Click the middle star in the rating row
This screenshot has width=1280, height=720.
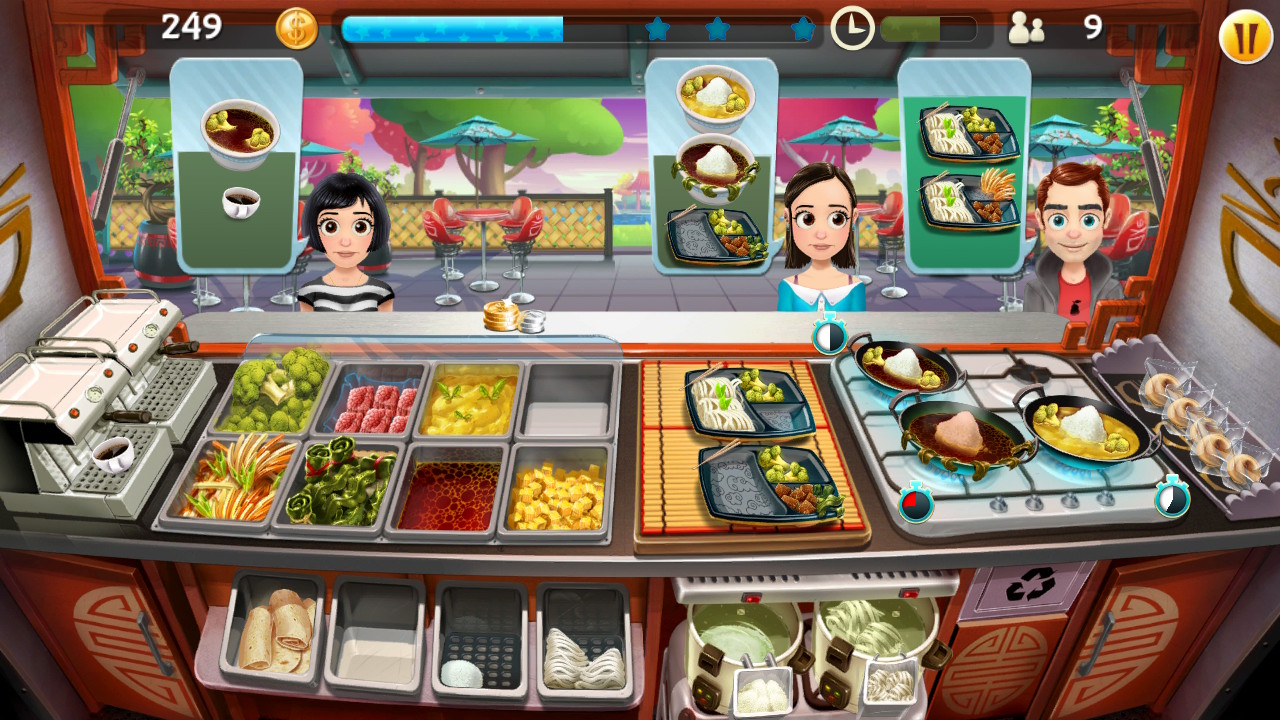(719, 30)
